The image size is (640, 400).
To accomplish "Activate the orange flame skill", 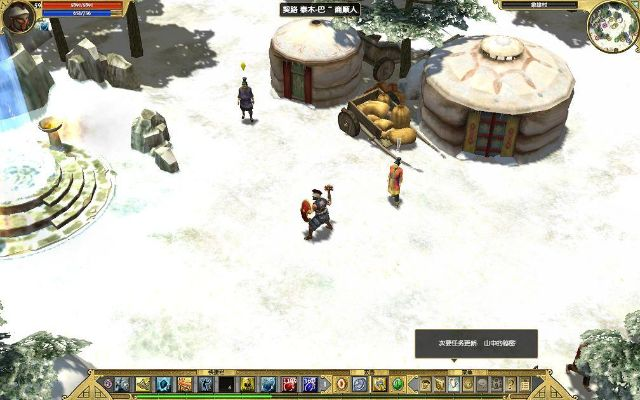I will (185, 384).
